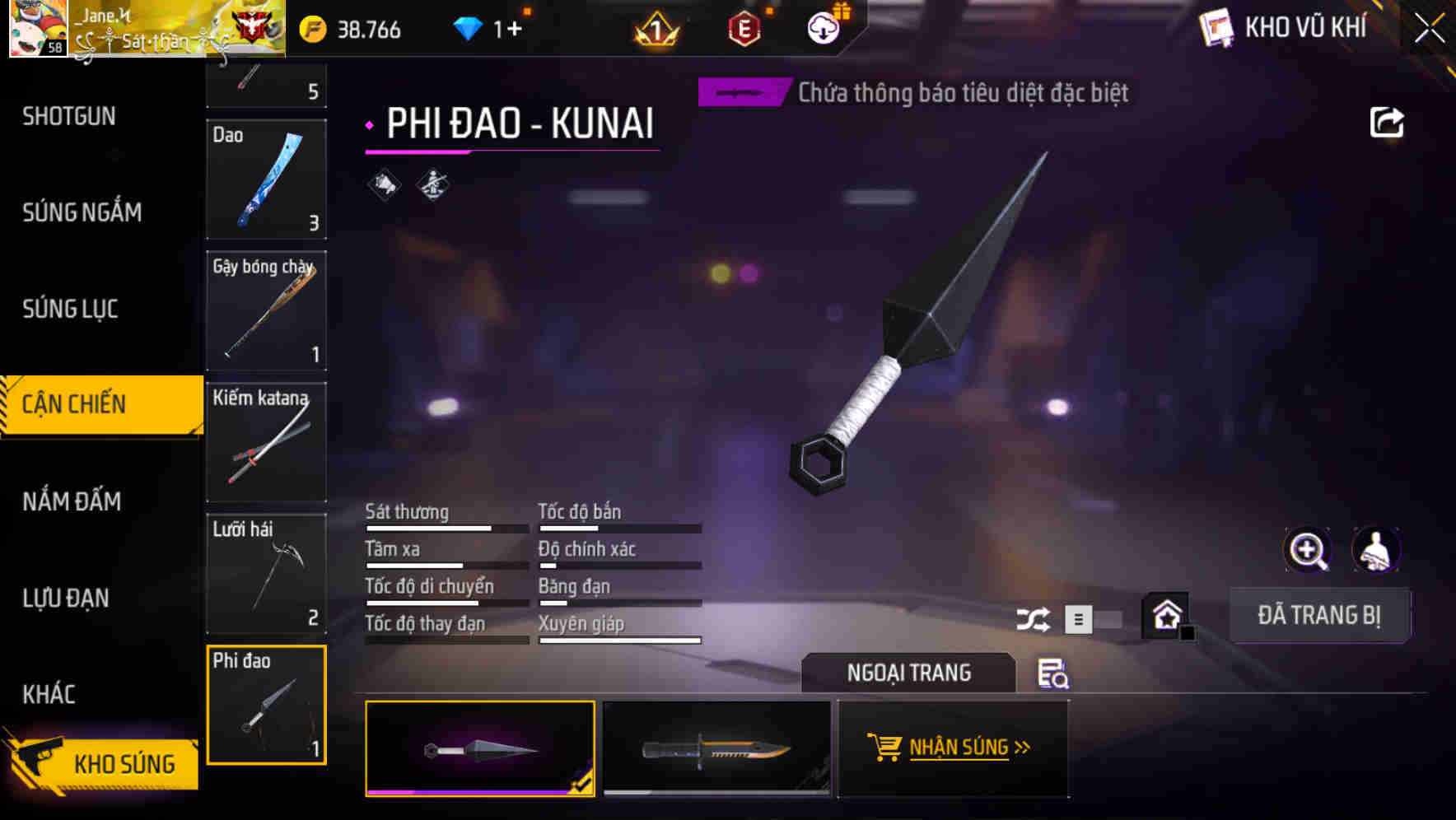This screenshot has width=1456, height=820.
Task: Select the SHOTGUN sidebar menu item
Action: coord(69,116)
